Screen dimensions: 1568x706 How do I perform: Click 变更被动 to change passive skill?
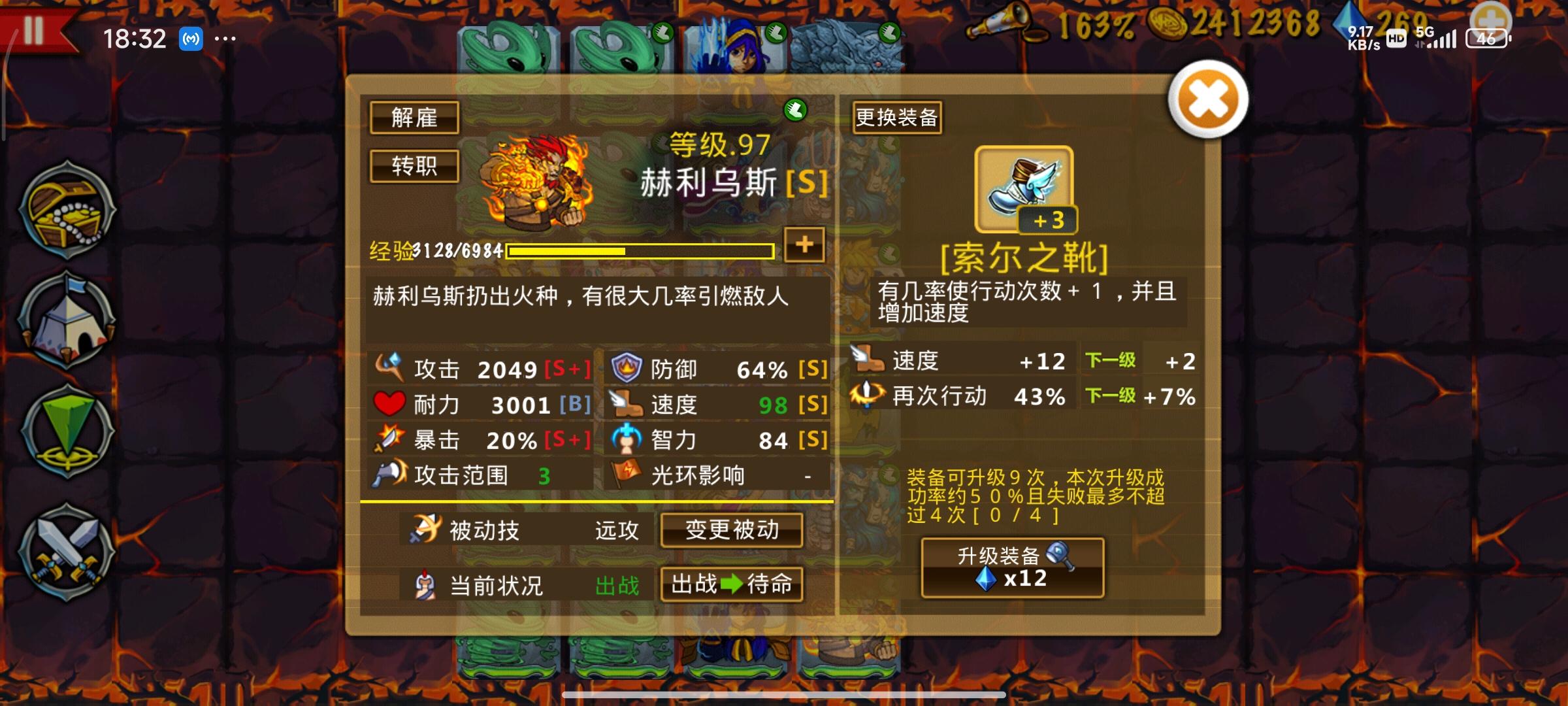(x=732, y=531)
